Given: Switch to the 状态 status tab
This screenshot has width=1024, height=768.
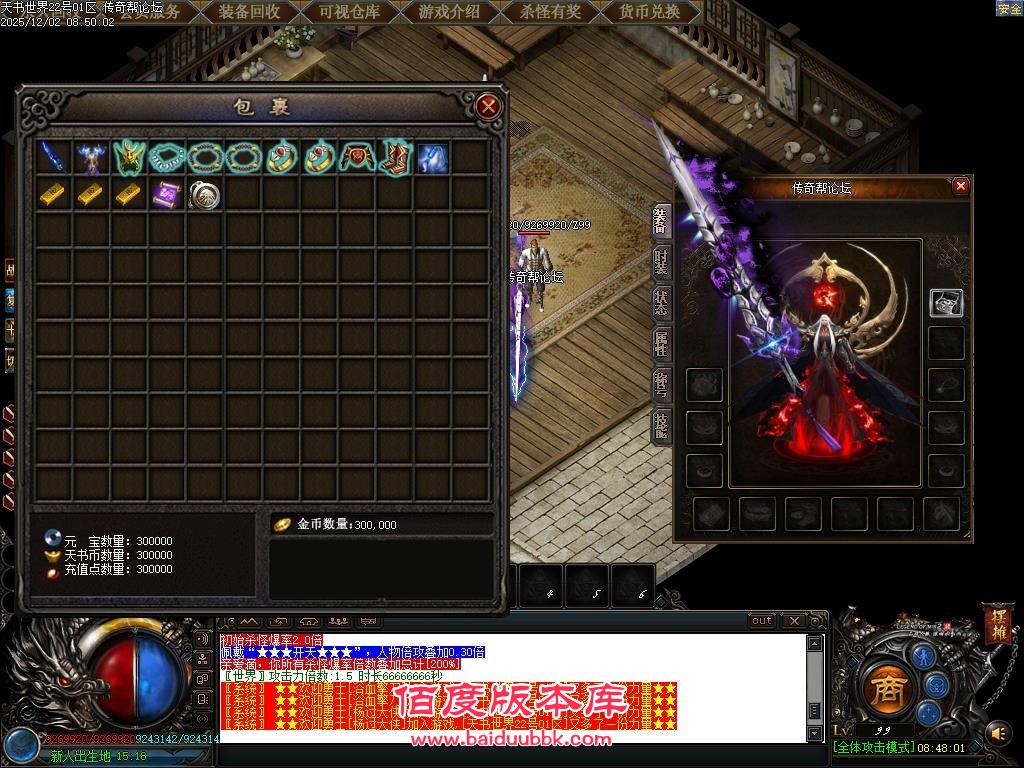Looking at the screenshot, I should [661, 303].
